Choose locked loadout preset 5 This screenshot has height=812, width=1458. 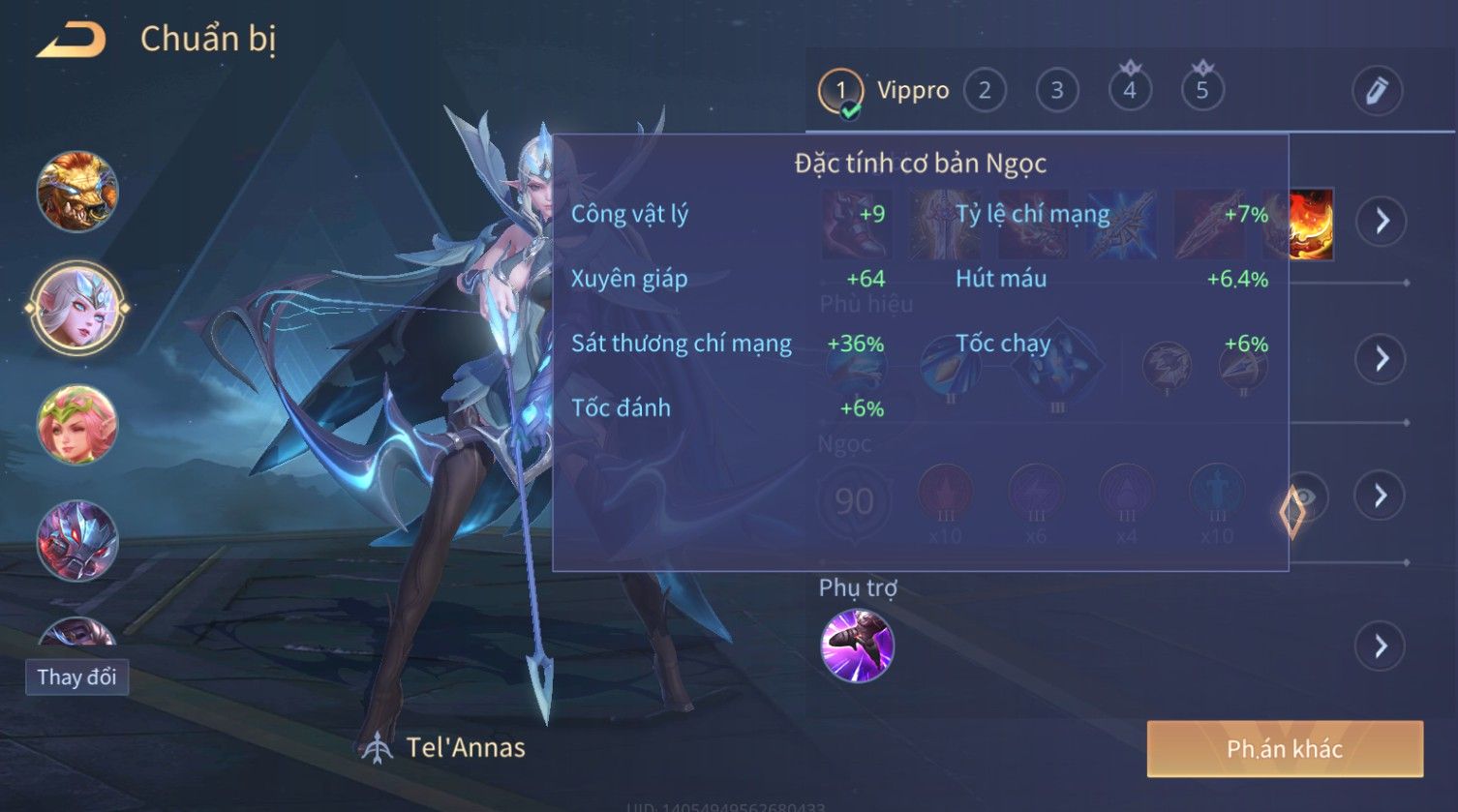coord(1202,91)
